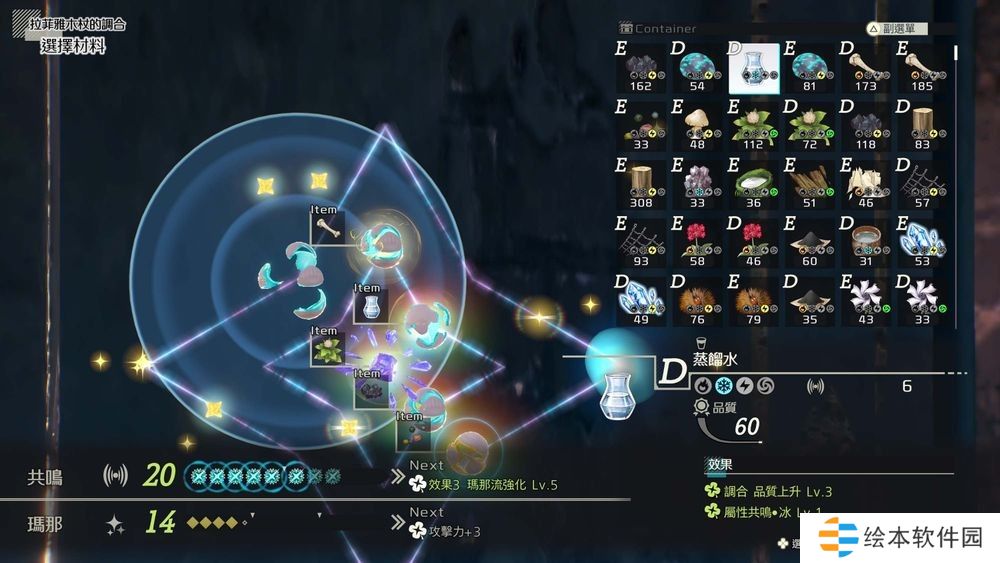Select the flask Item node on the synthesis ring
1000x563 pixels.
(370, 302)
